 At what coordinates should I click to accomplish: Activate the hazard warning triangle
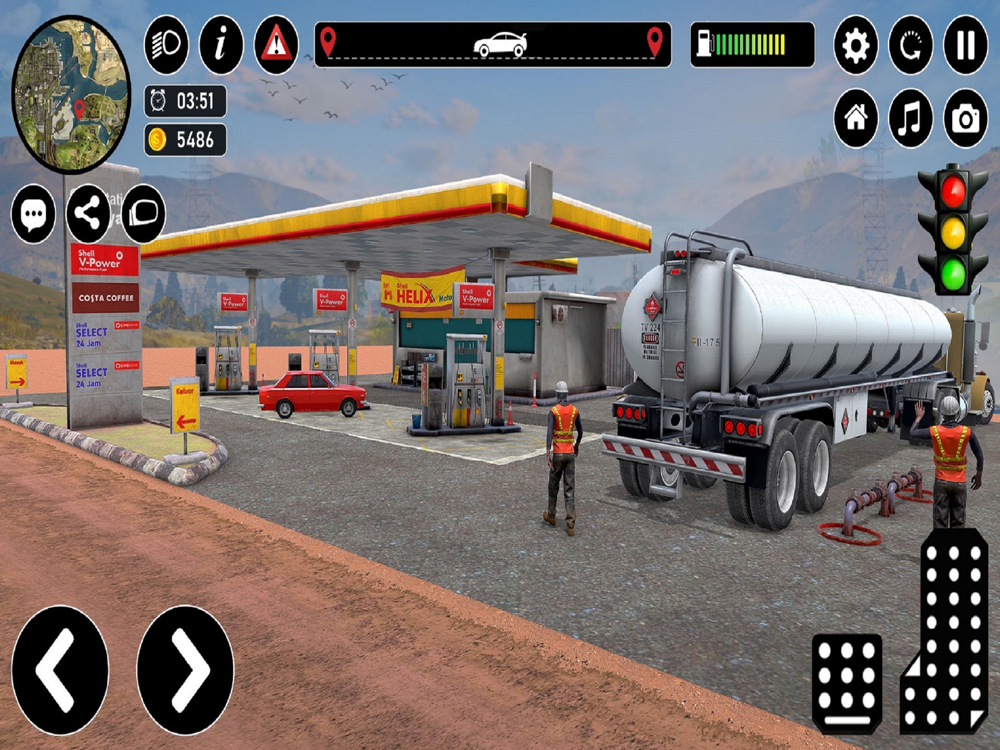(x=276, y=45)
